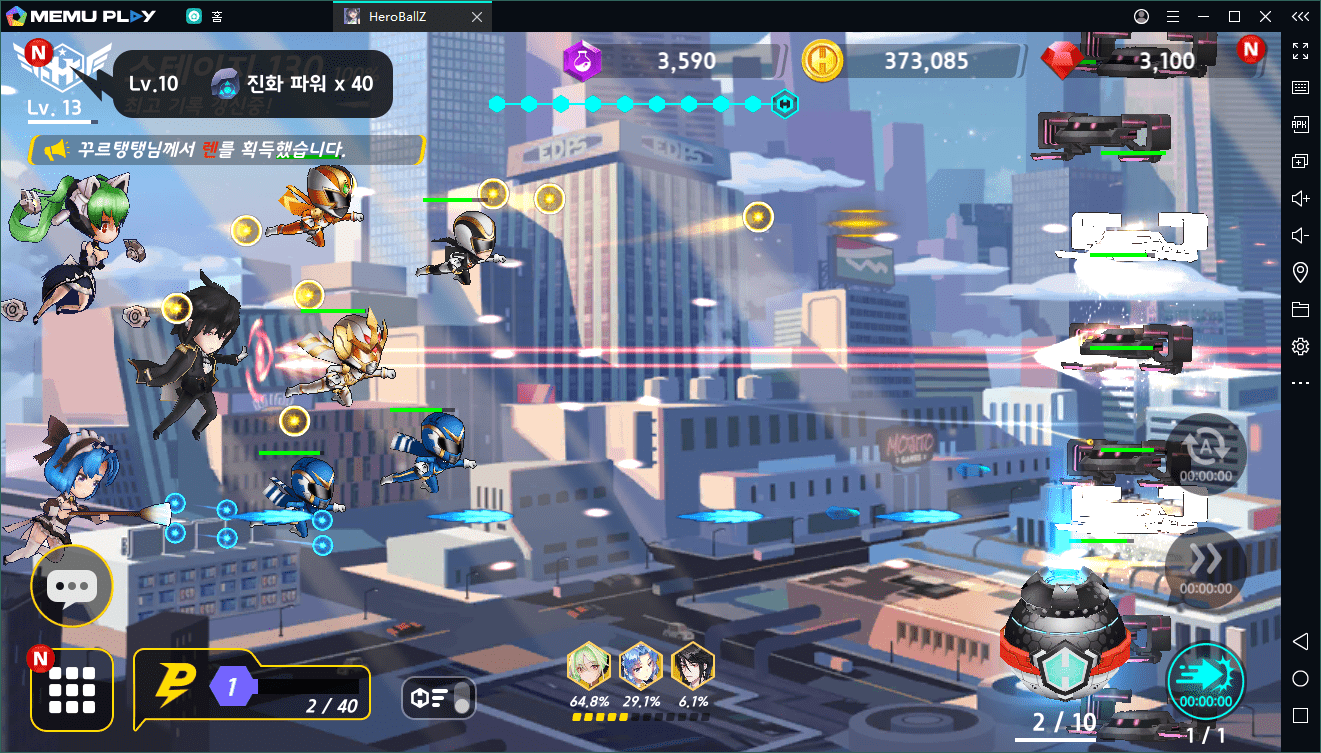The image size is (1321, 753).
Task: Select the black-haired hero portrait
Action: pyautogui.click(x=692, y=665)
